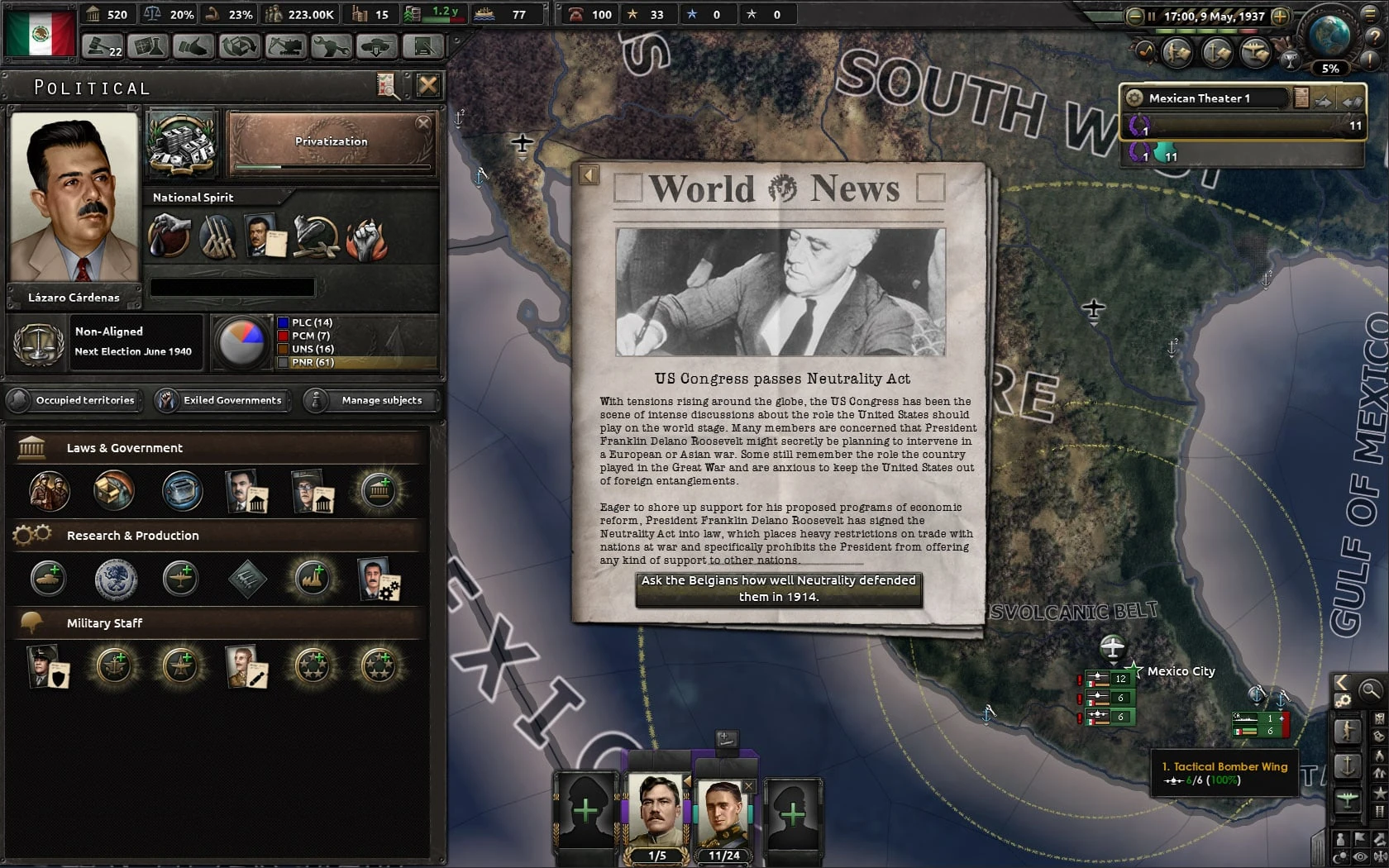Open Occupied territories

coord(75,400)
